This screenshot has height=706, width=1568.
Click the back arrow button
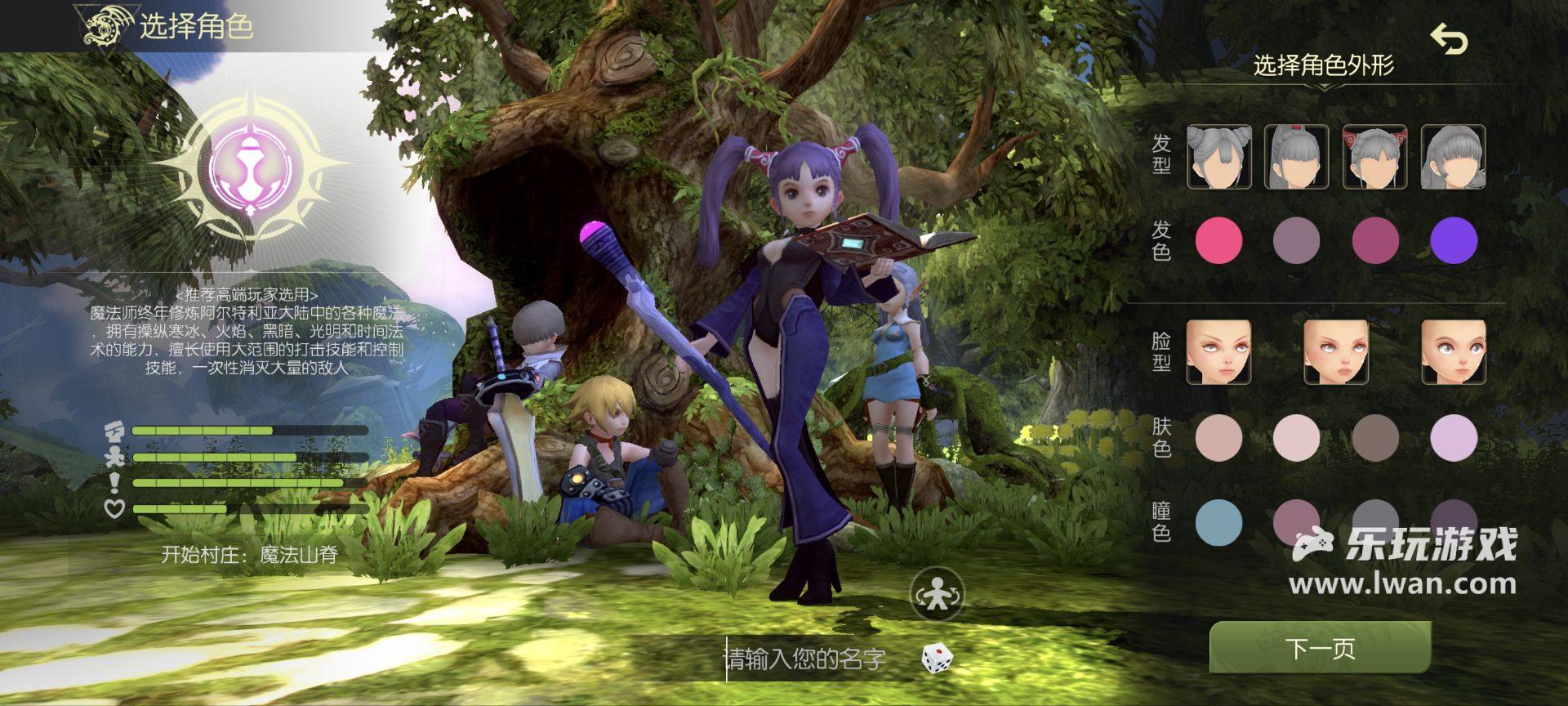(1449, 39)
